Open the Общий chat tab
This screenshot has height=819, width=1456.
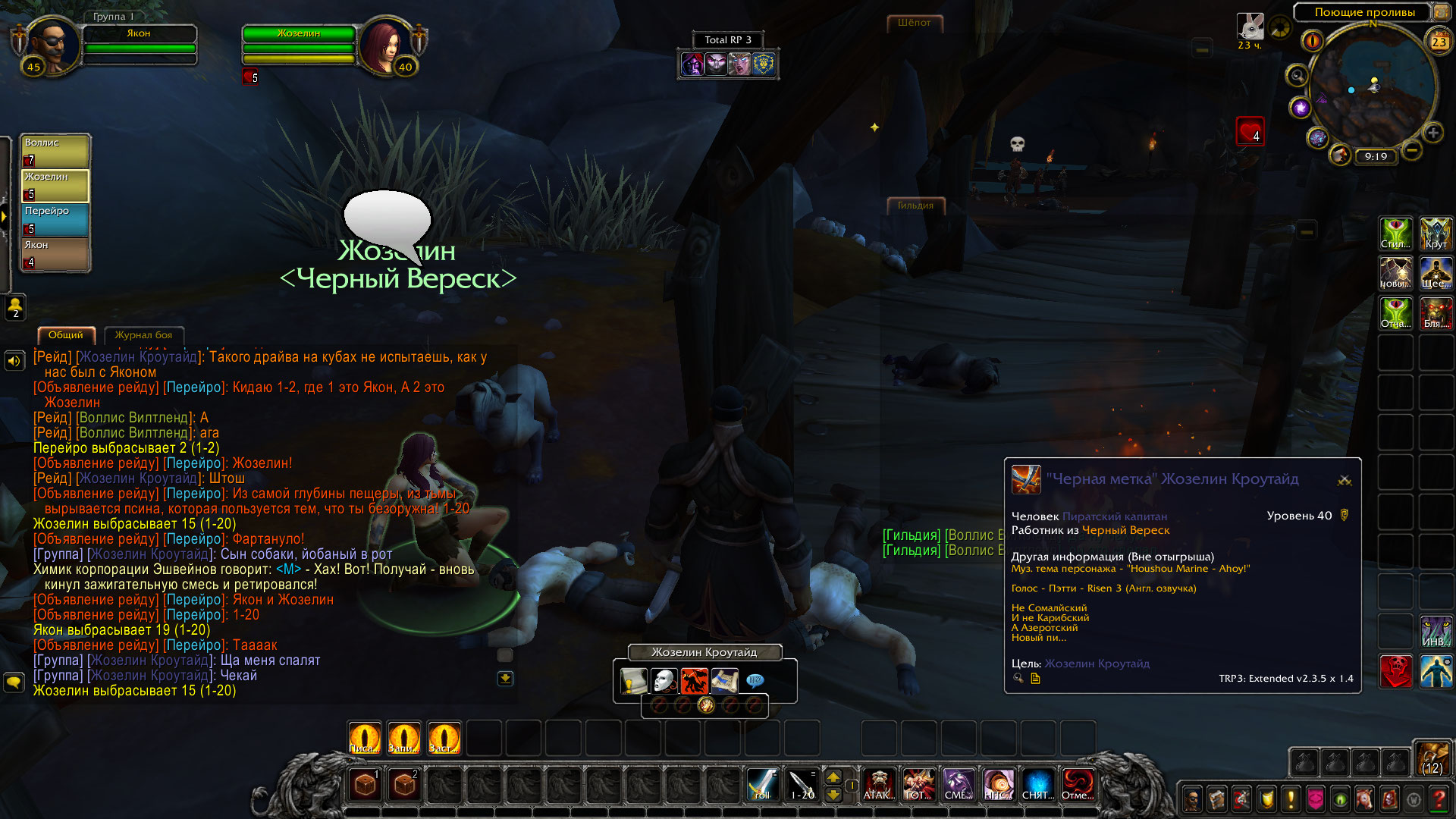click(66, 335)
